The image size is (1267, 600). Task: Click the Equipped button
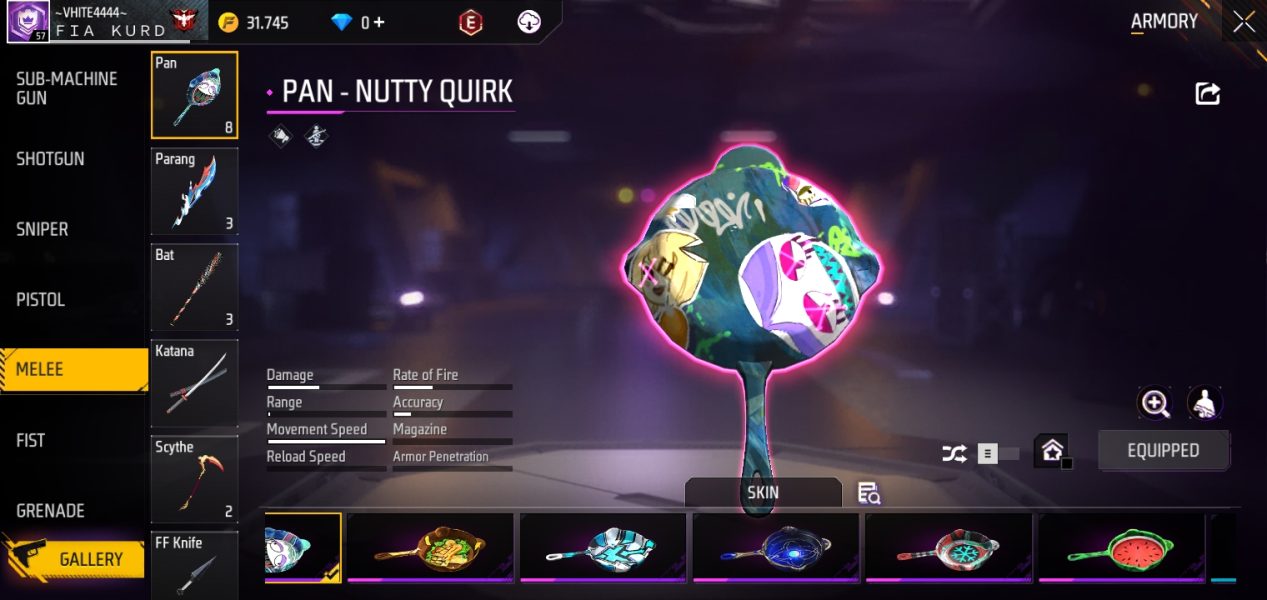[x=1163, y=451]
